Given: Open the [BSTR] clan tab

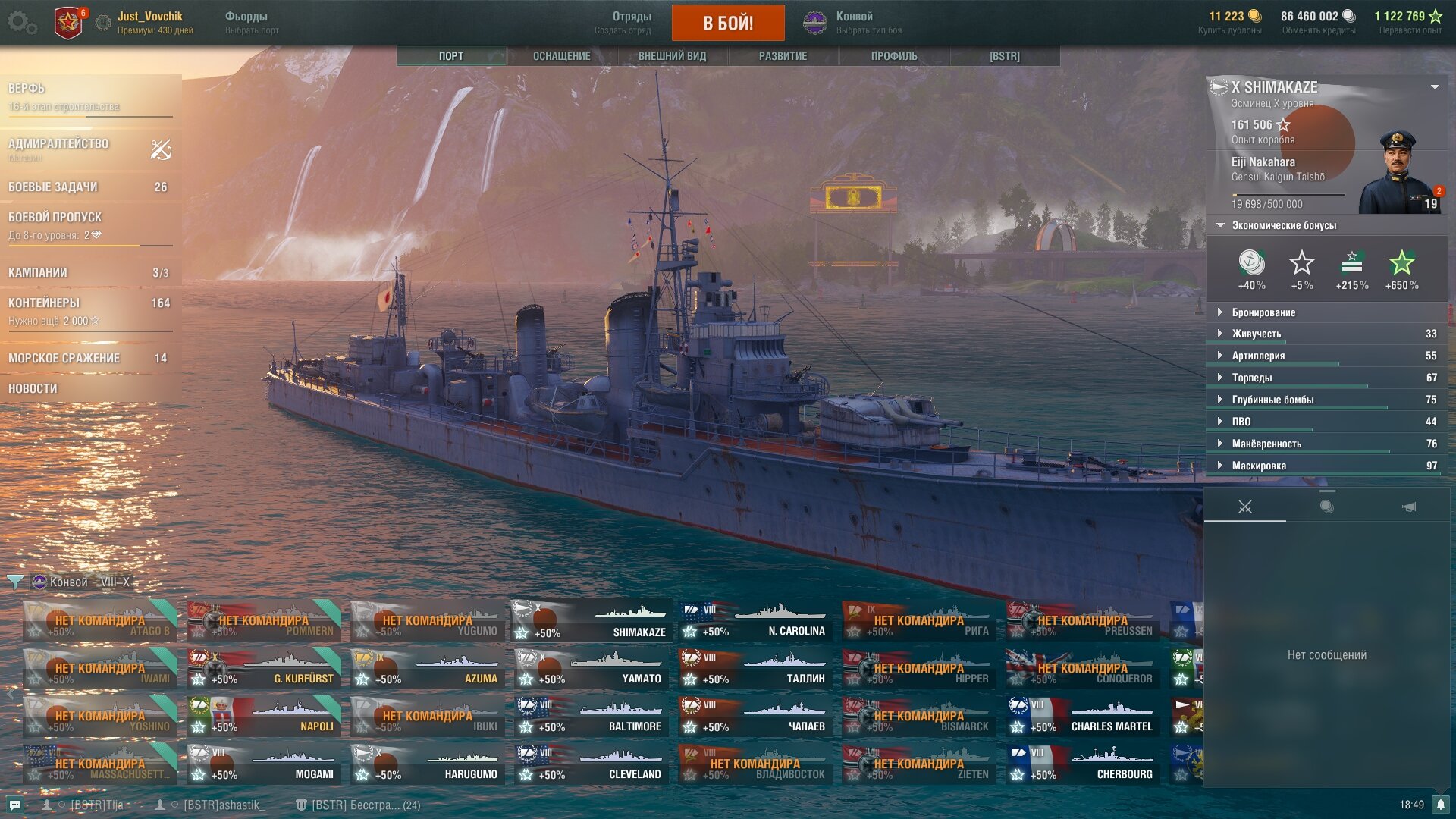Looking at the screenshot, I should 1004,56.
